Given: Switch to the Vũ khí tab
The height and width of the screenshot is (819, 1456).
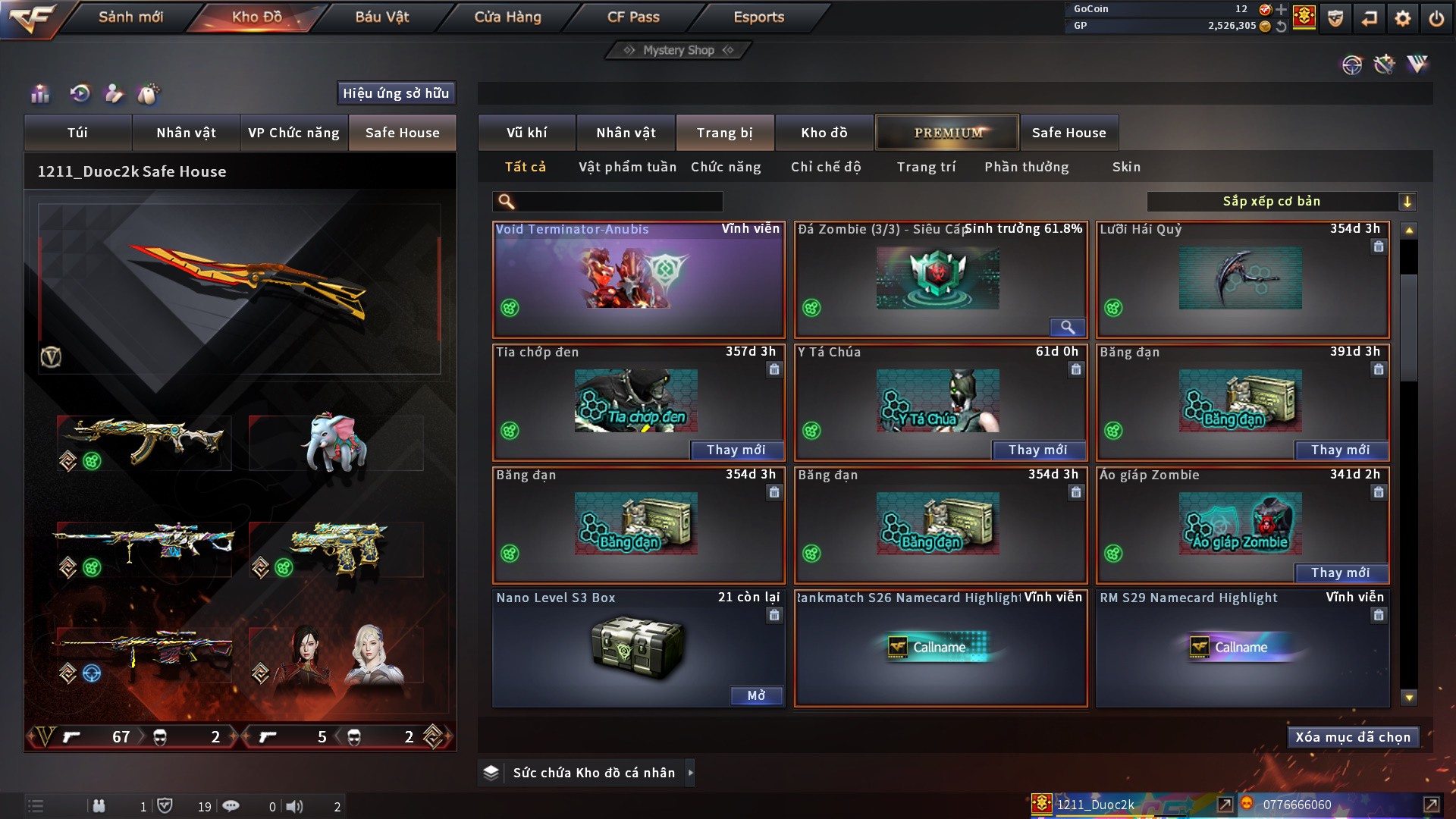Looking at the screenshot, I should tap(526, 133).
